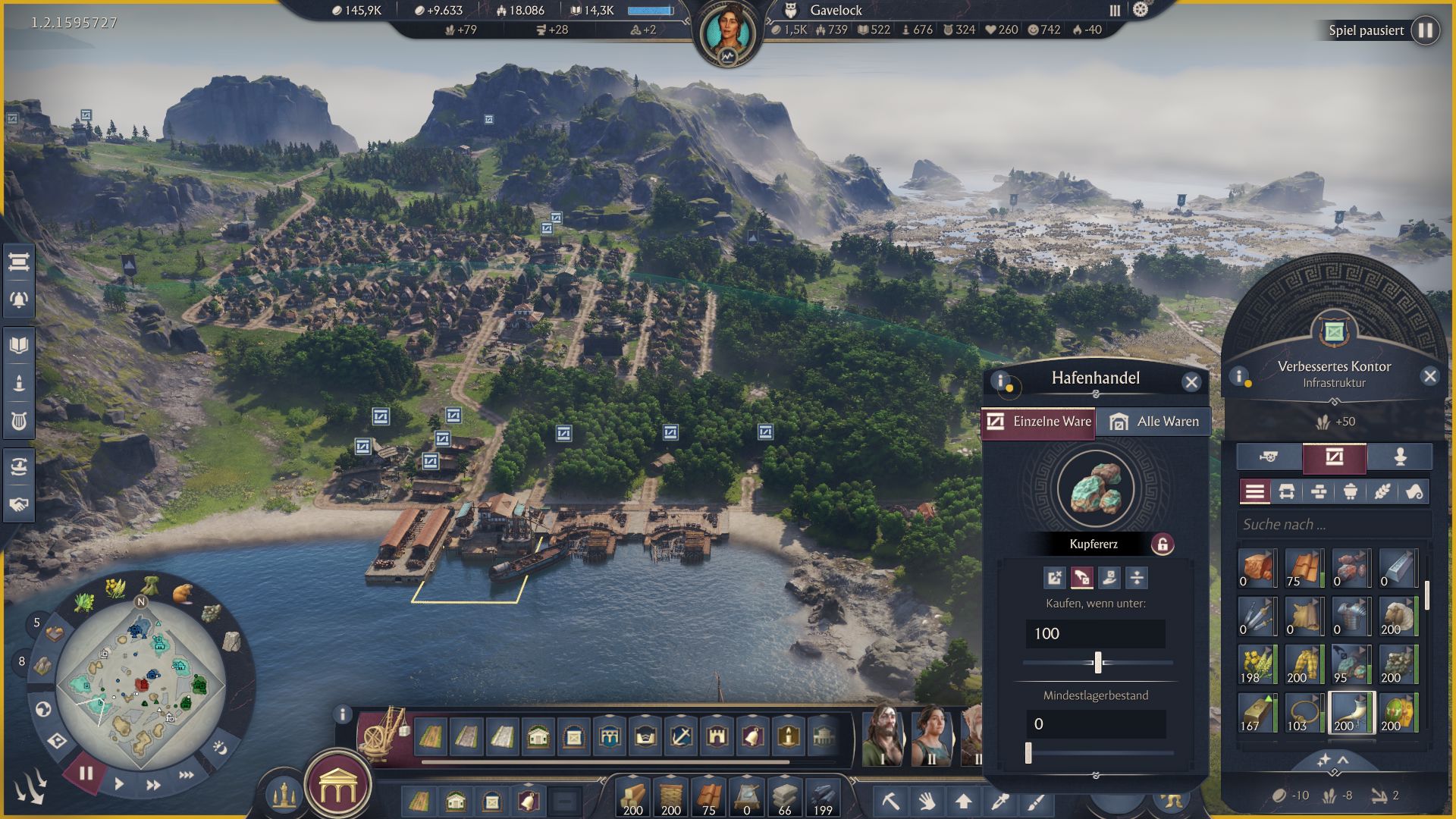The image size is (1456, 819).
Task: Open the governor portrait in the top bar
Action: [x=727, y=33]
